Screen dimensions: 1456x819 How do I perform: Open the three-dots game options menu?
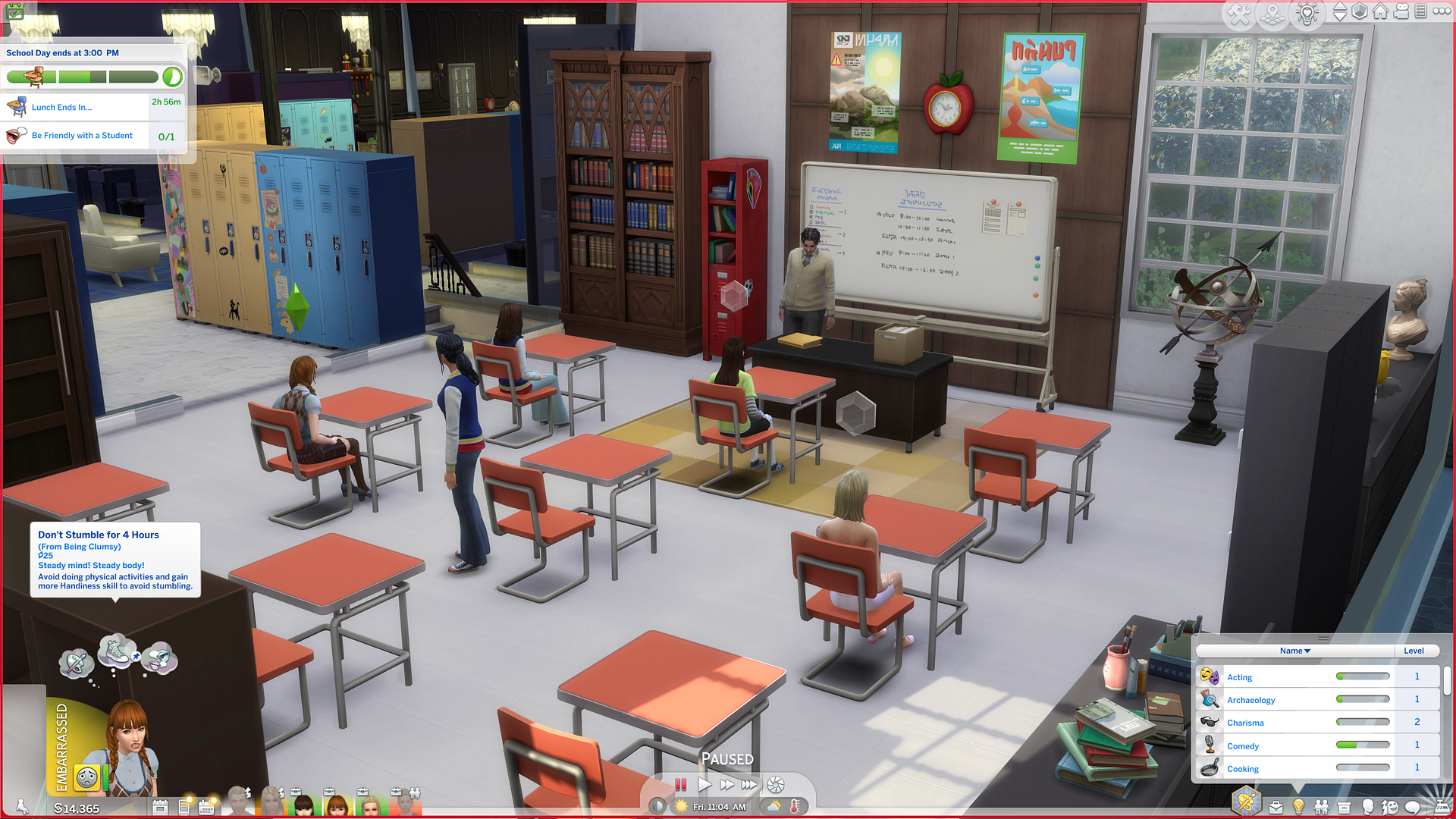pyautogui.click(x=1442, y=11)
